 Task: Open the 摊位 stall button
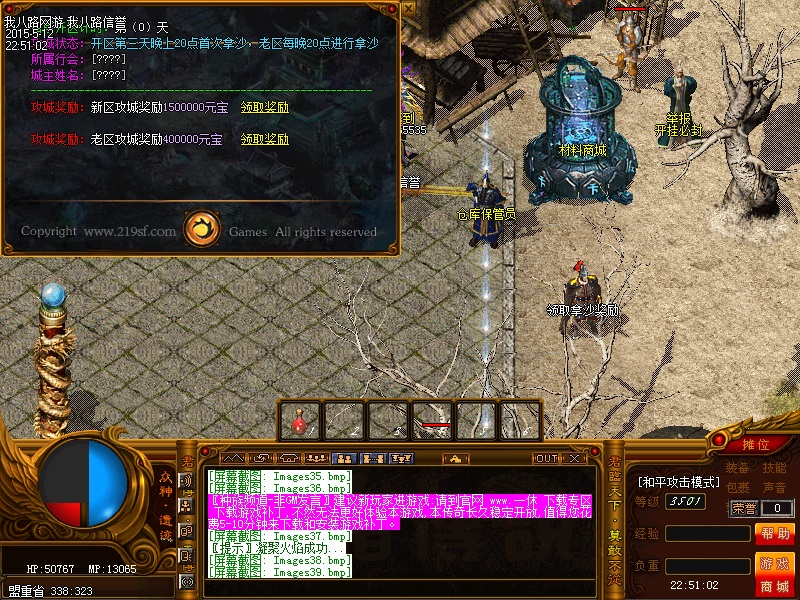tap(756, 445)
